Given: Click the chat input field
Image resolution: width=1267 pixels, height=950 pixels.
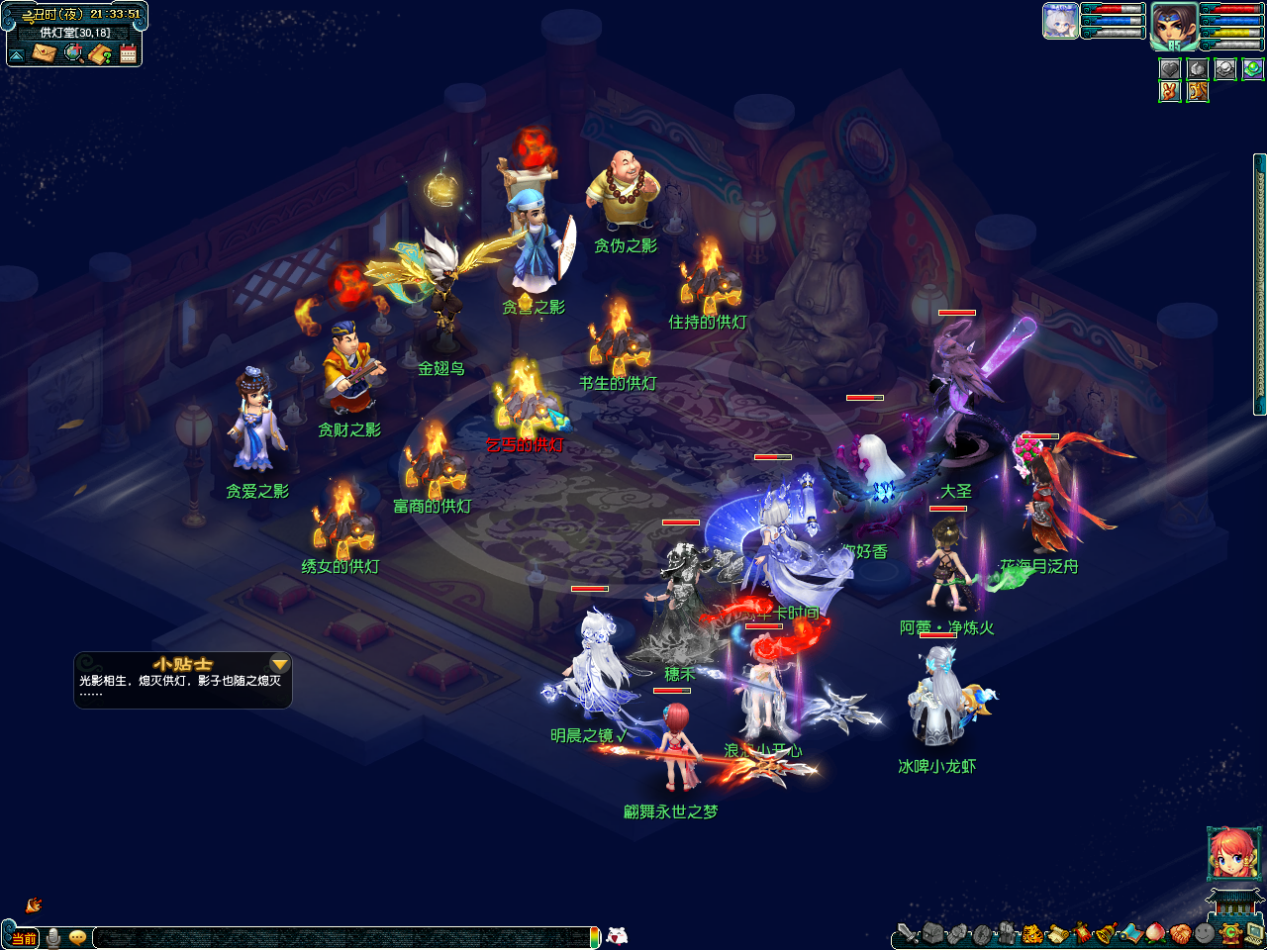Looking at the screenshot, I should [340, 938].
